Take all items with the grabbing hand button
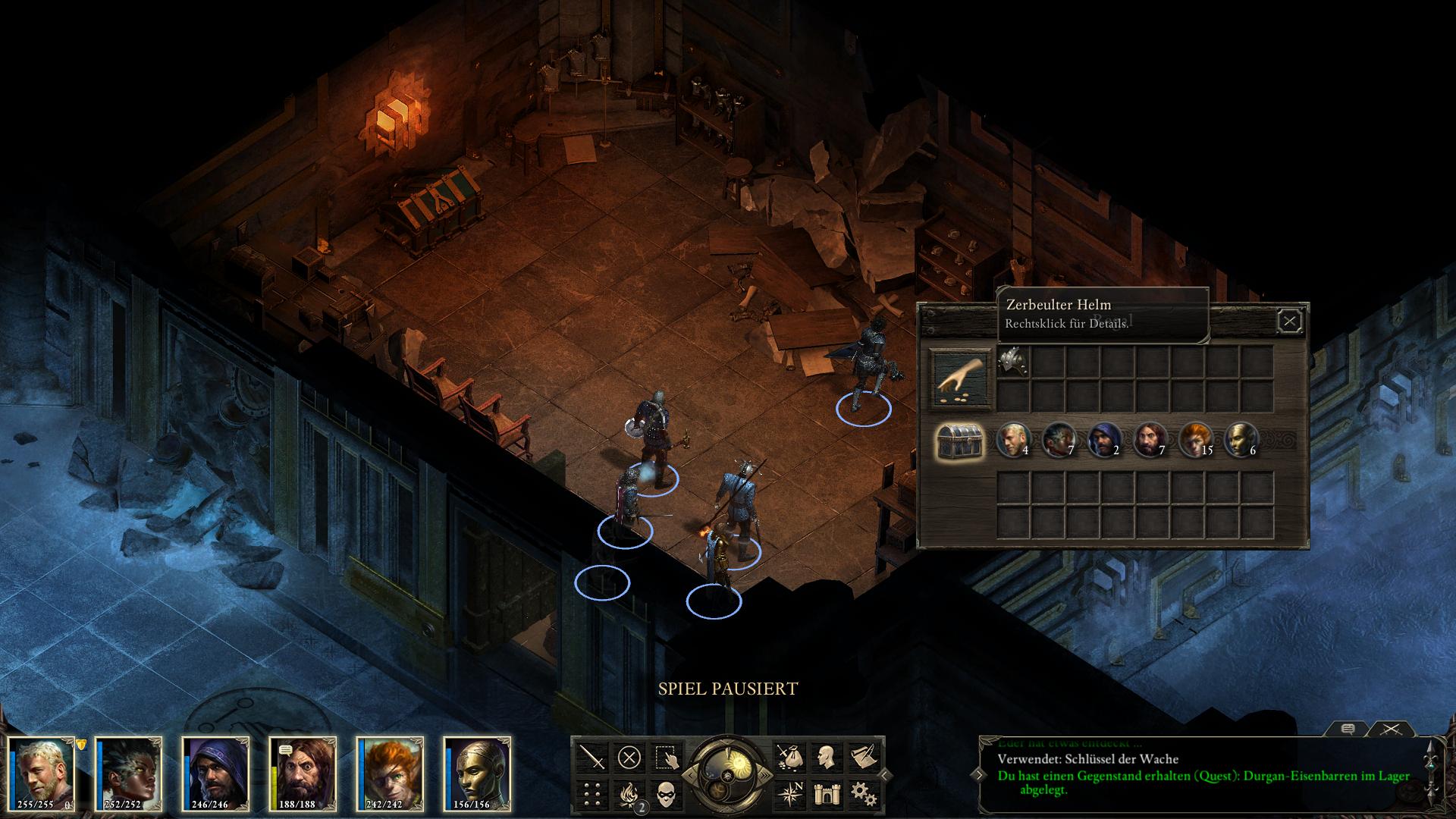The width and height of the screenshot is (1456, 819). coord(961,378)
